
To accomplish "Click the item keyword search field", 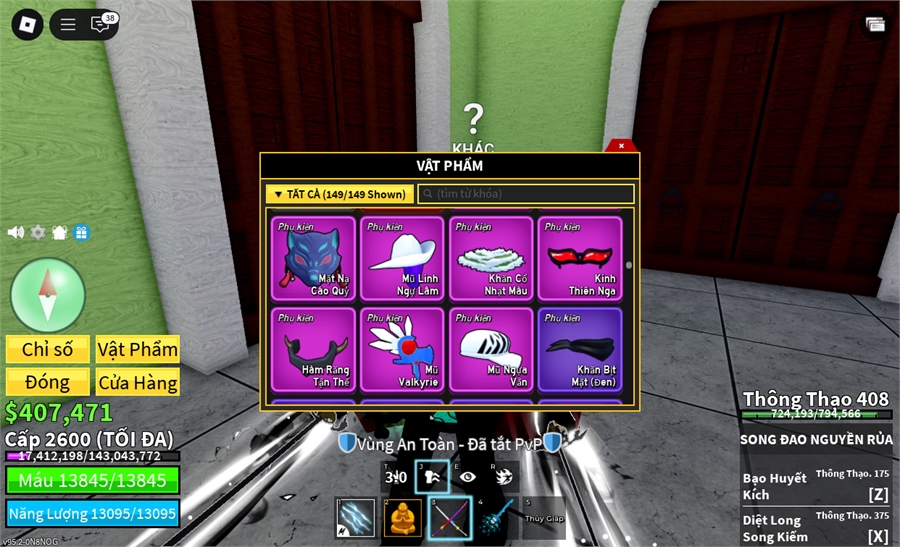I will point(526,194).
